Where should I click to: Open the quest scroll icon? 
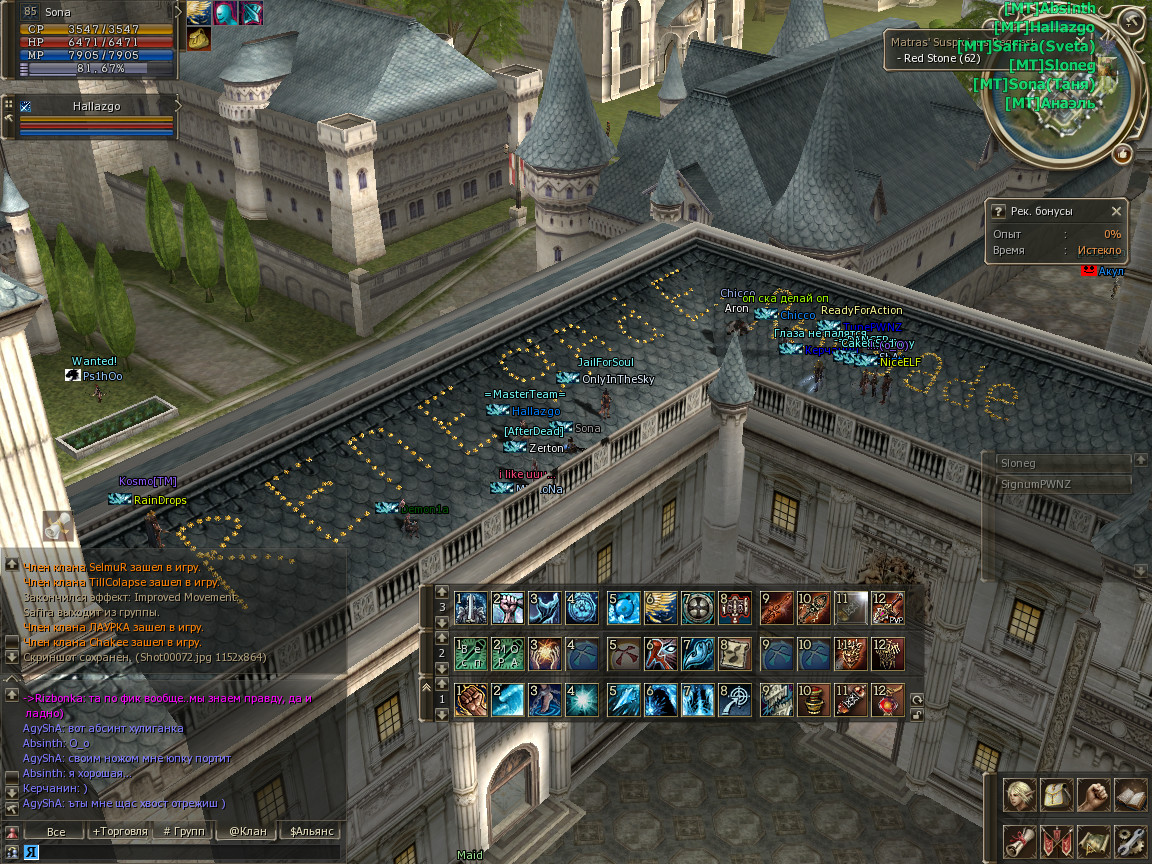pyautogui.click(x=1020, y=841)
